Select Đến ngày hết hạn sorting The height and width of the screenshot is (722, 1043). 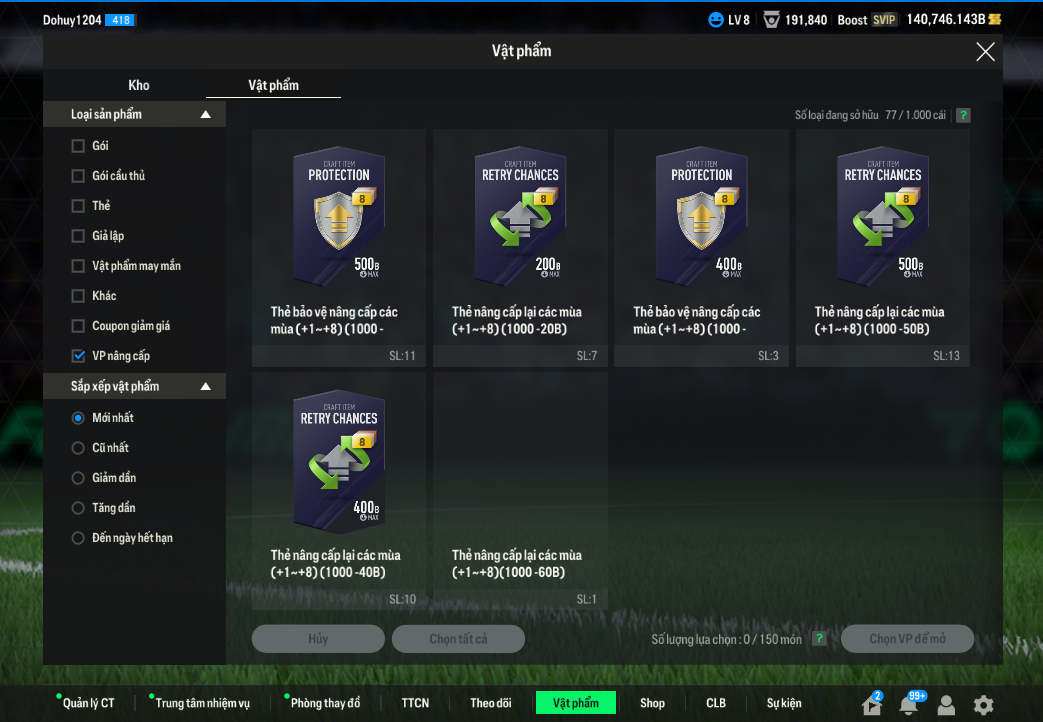[79, 538]
